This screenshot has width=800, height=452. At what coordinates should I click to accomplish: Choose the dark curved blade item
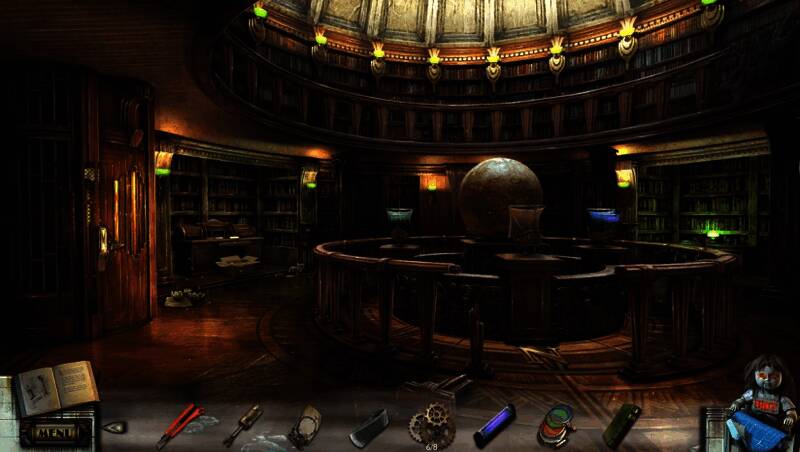click(369, 427)
